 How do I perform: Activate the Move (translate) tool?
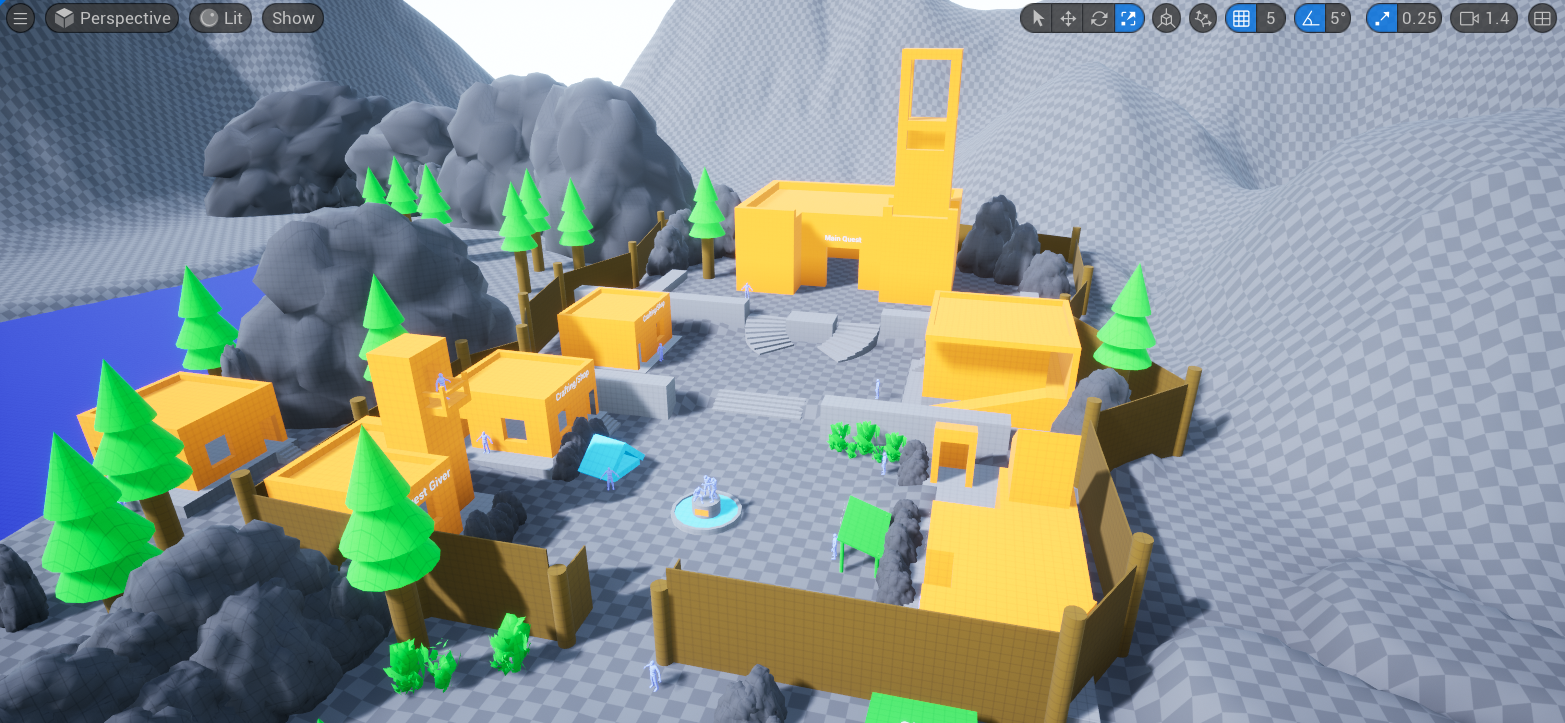click(1068, 18)
